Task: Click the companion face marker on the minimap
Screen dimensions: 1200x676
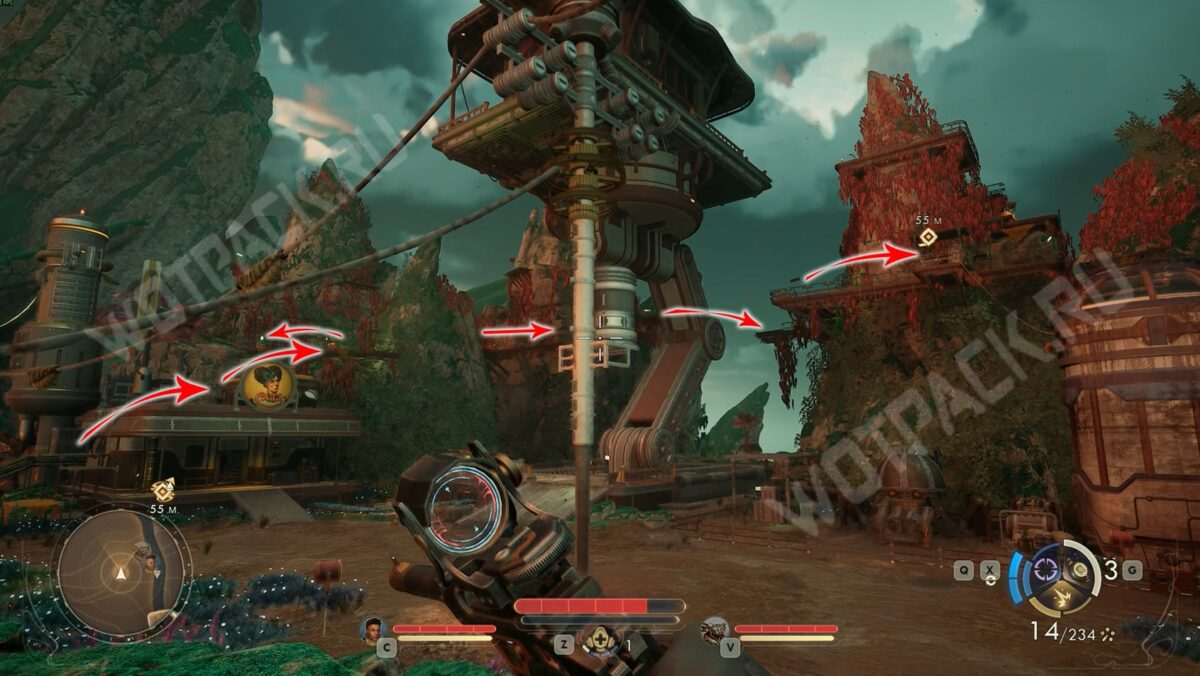Action: [150, 563]
